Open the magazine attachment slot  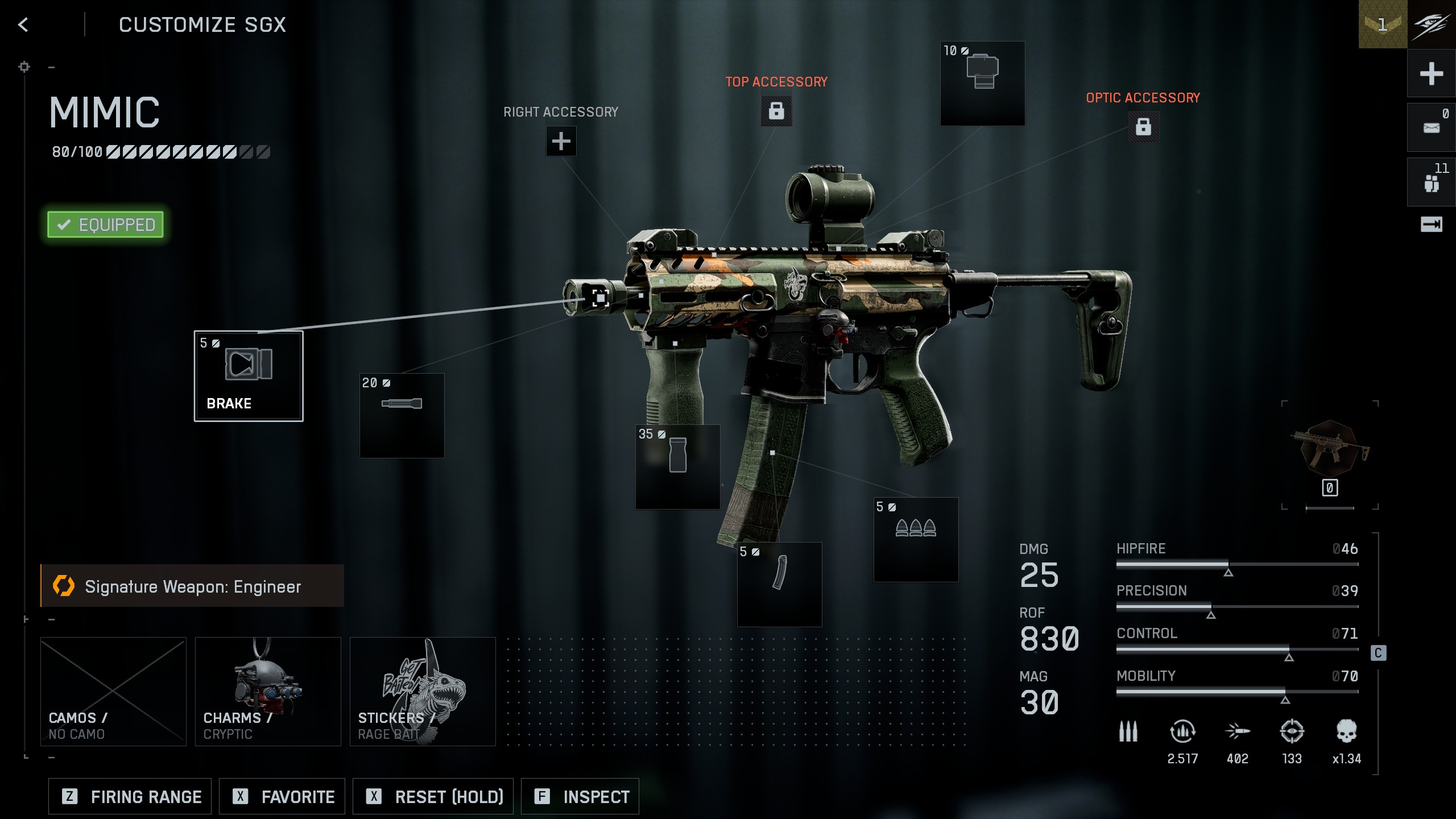(x=779, y=584)
